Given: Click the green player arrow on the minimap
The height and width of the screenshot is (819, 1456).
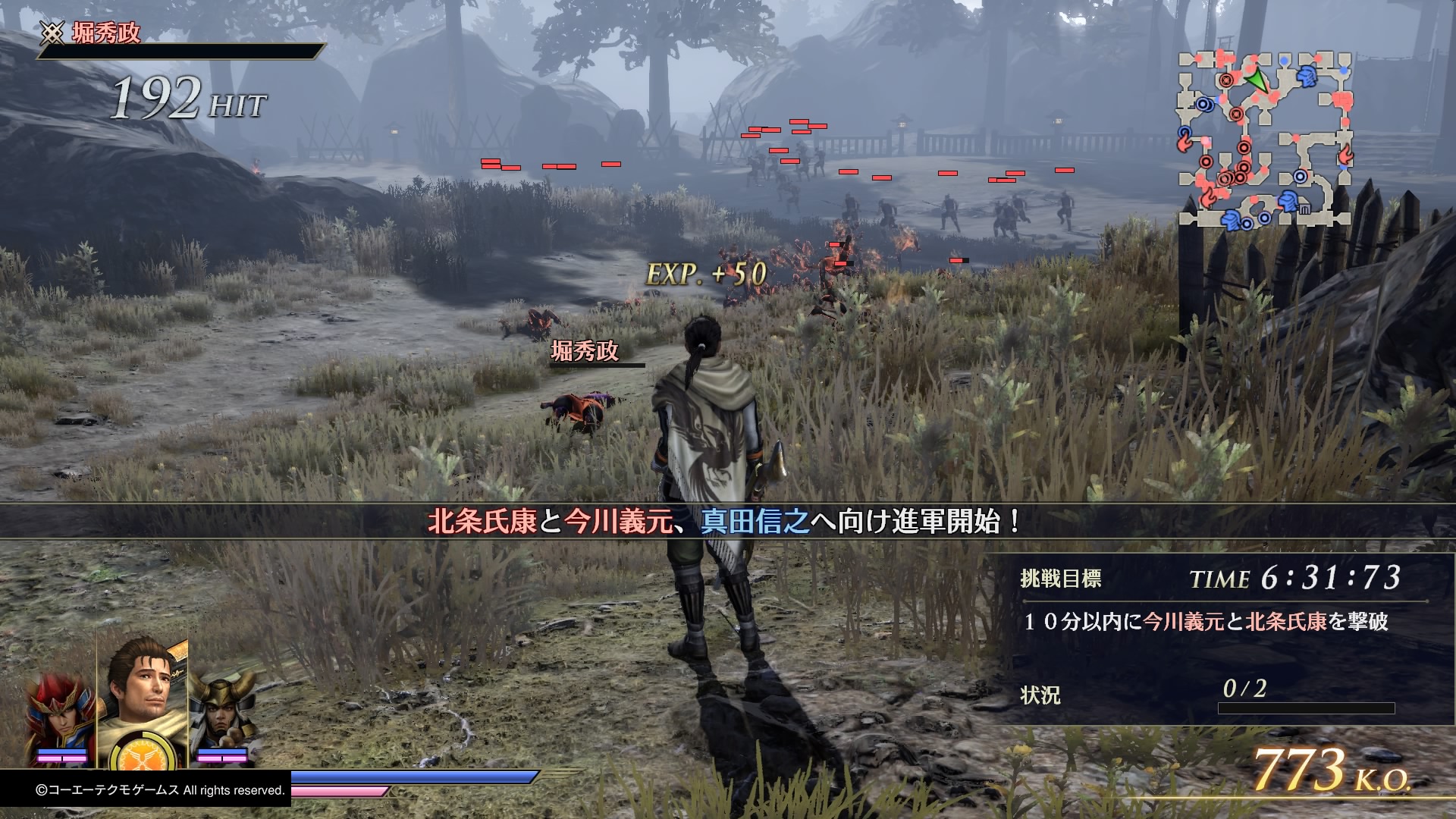Looking at the screenshot, I should 1257,80.
